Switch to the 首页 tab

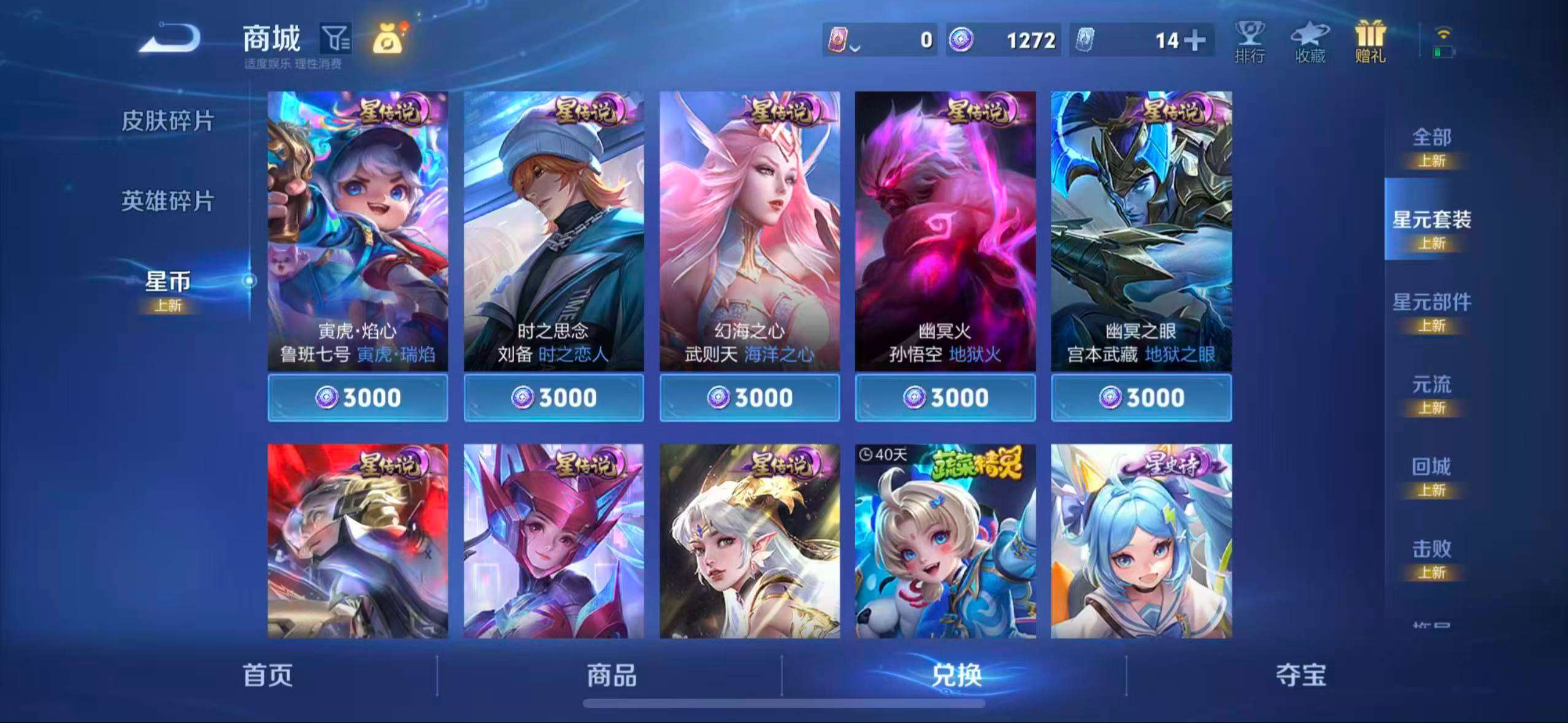click(x=266, y=675)
